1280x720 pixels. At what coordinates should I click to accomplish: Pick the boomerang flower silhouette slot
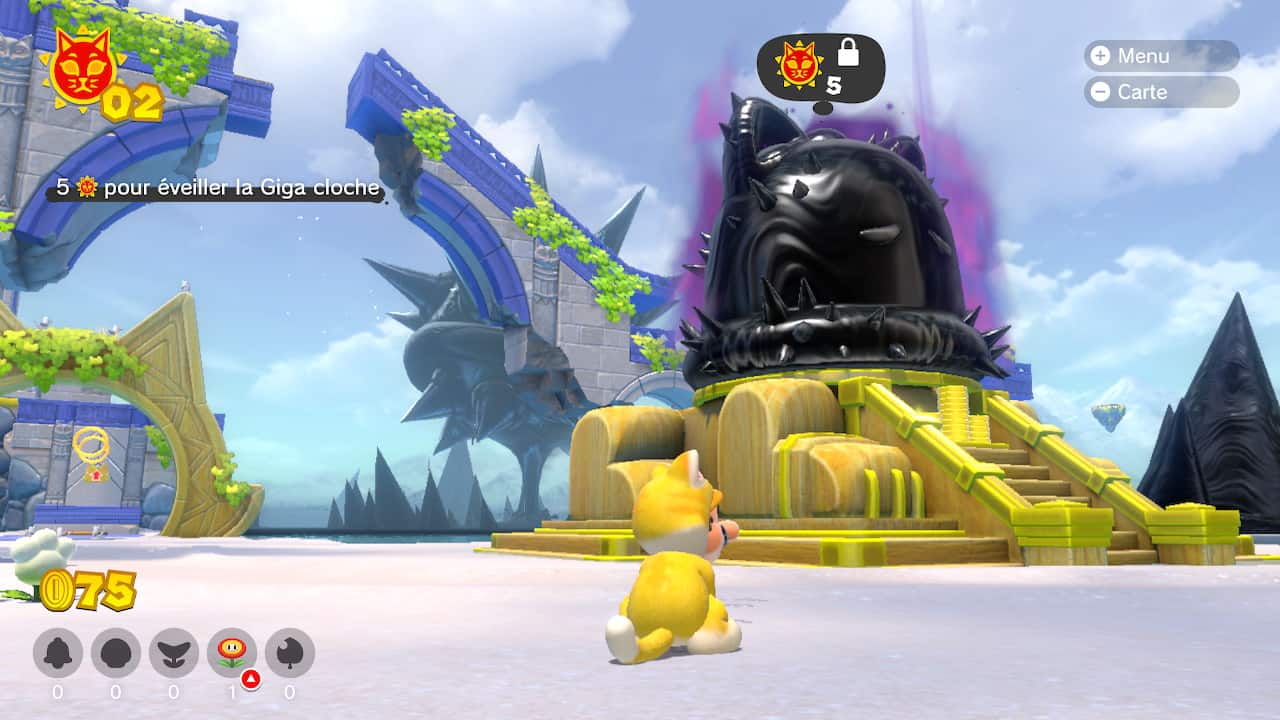(x=174, y=653)
